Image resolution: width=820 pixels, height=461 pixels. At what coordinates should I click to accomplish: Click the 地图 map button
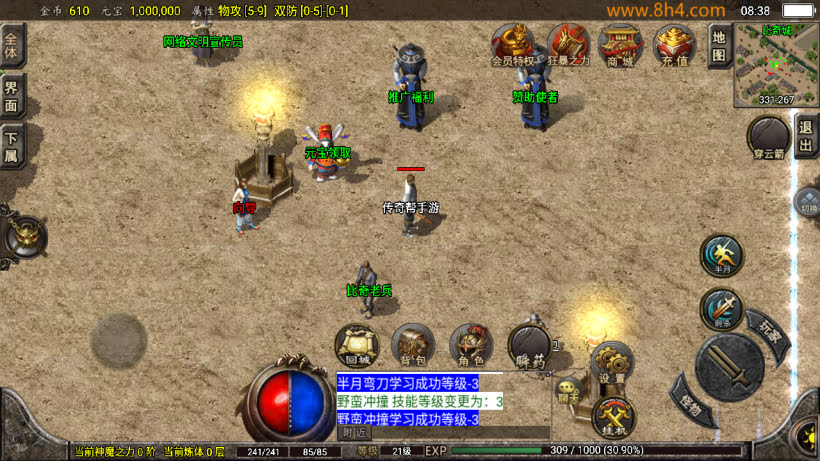pyautogui.click(x=718, y=46)
